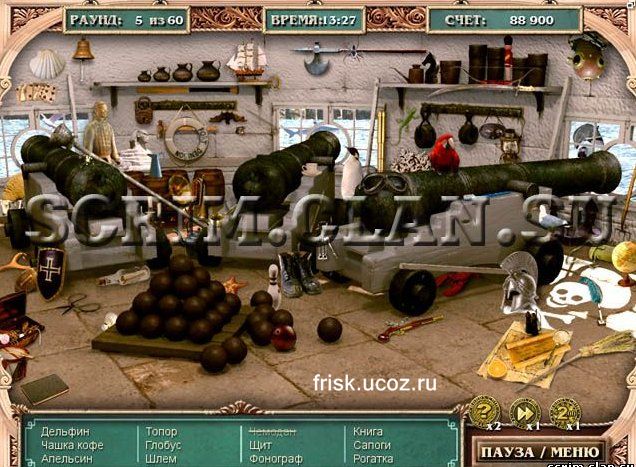Choose Апельсин from the word list
The width and height of the screenshot is (636, 467).
click(68, 459)
